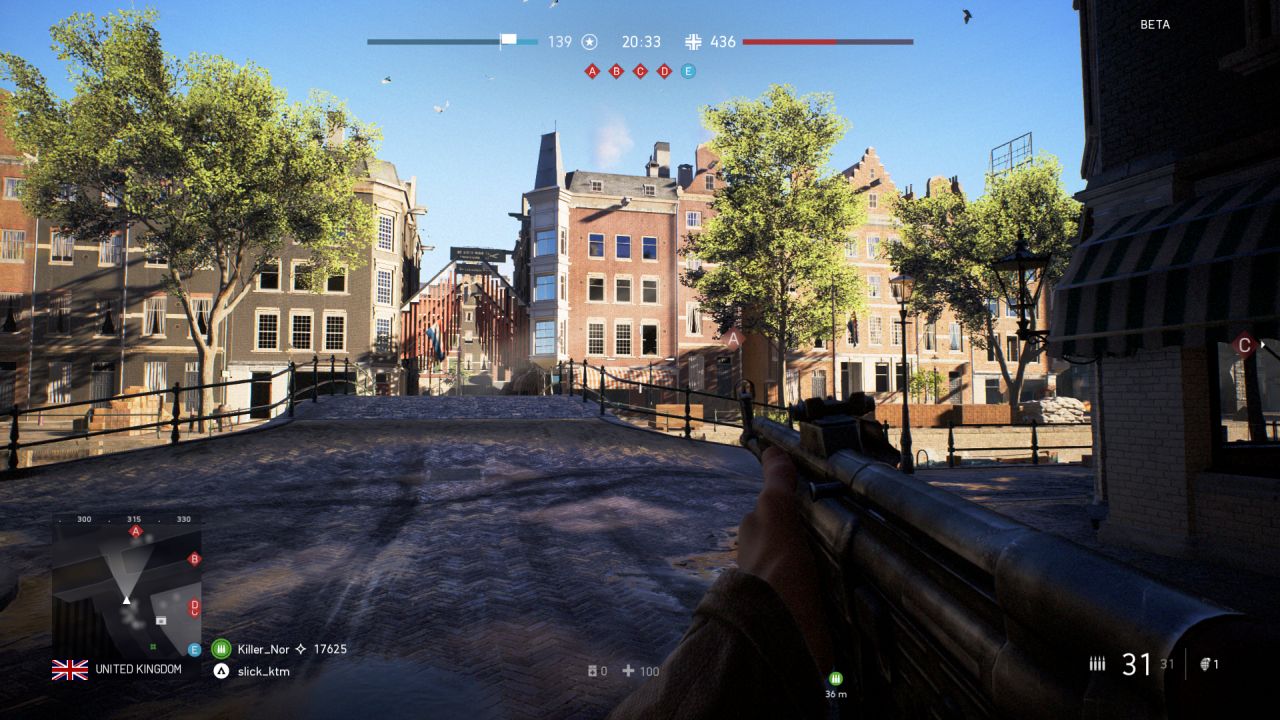
Task: Click the objective C waypoint marker
Action: (x=1244, y=345)
